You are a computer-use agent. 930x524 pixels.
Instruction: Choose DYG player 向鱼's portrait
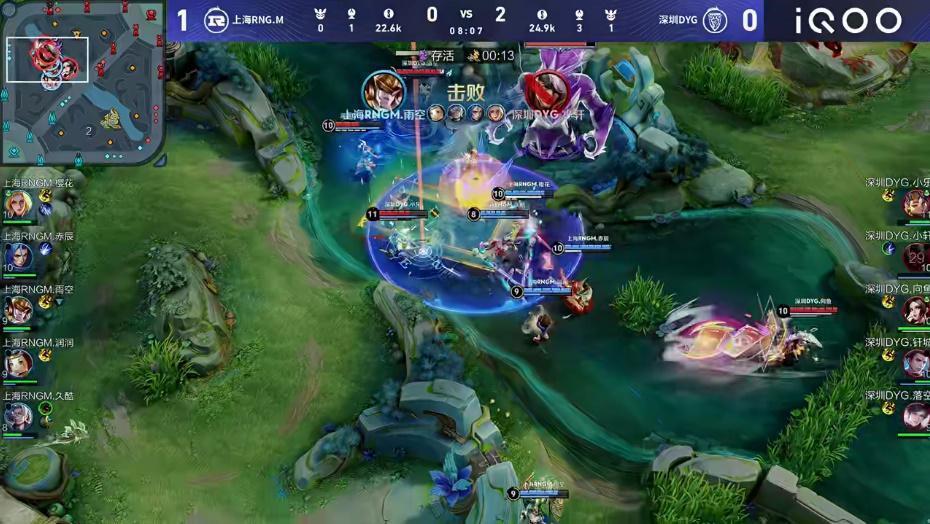pyautogui.click(x=914, y=310)
